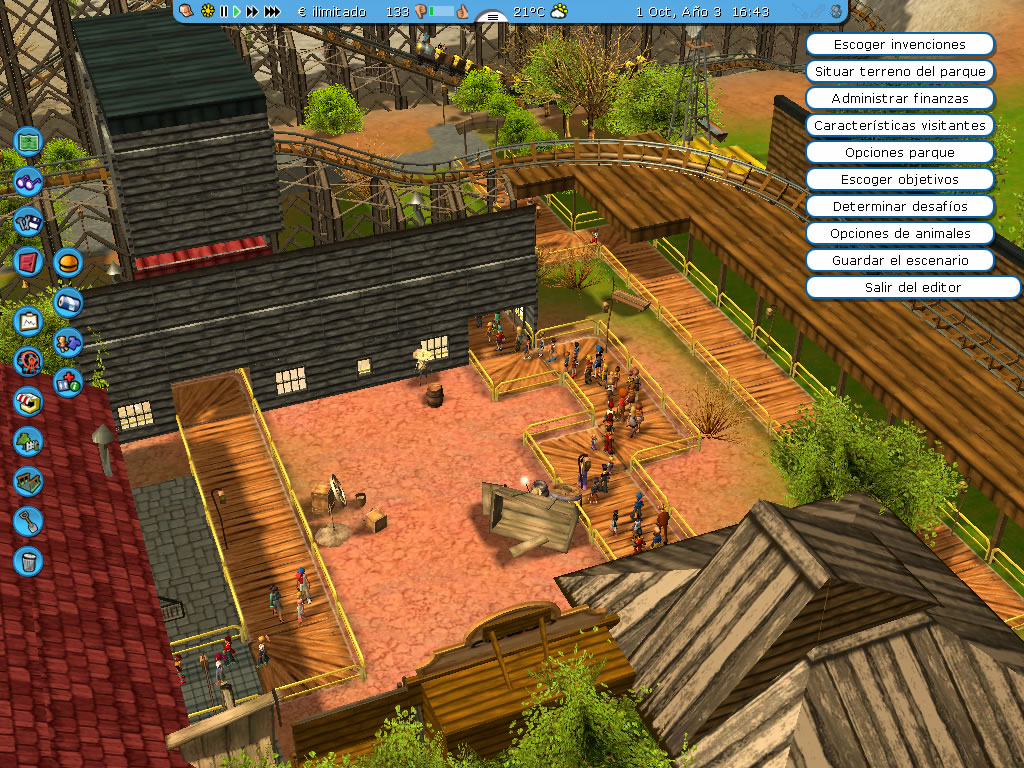The image size is (1024, 768).
Task: Open the park map icon
Action: 28,142
